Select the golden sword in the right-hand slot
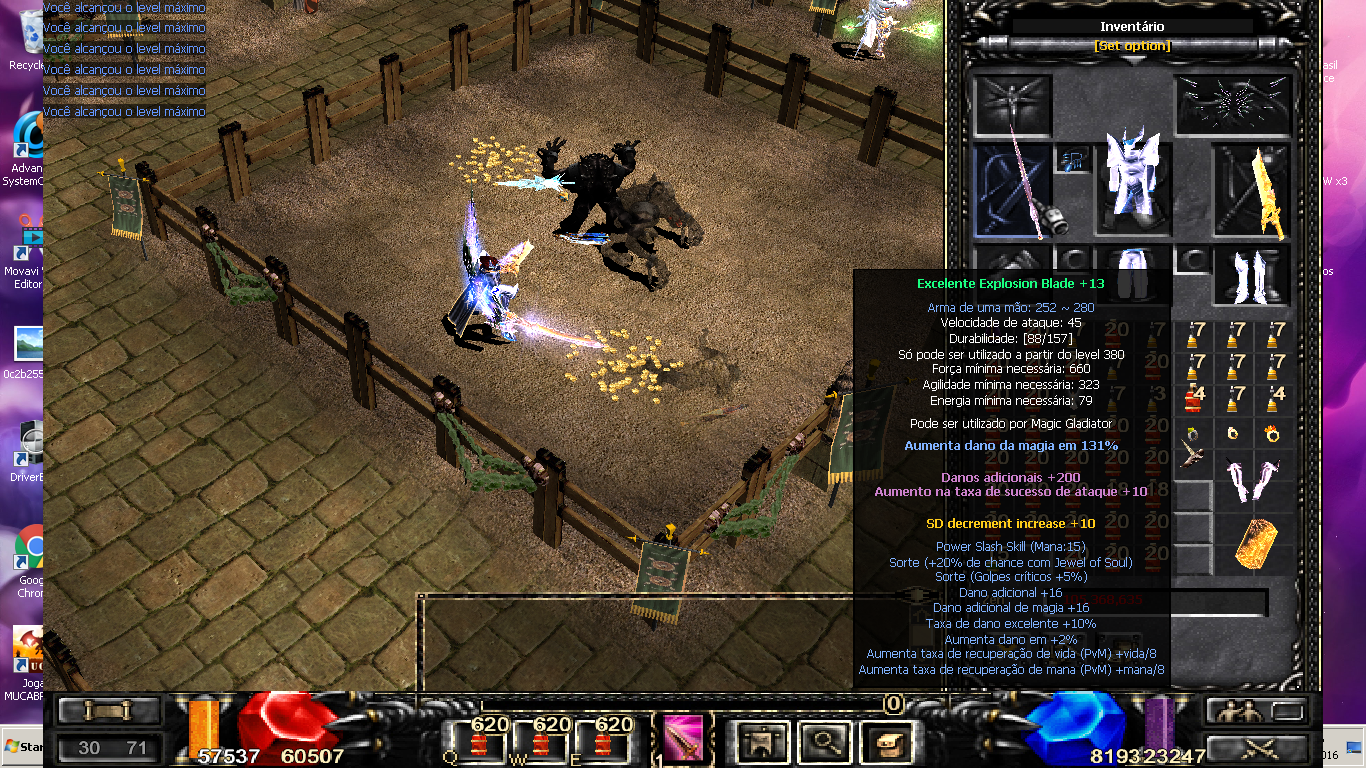 coord(1252,192)
